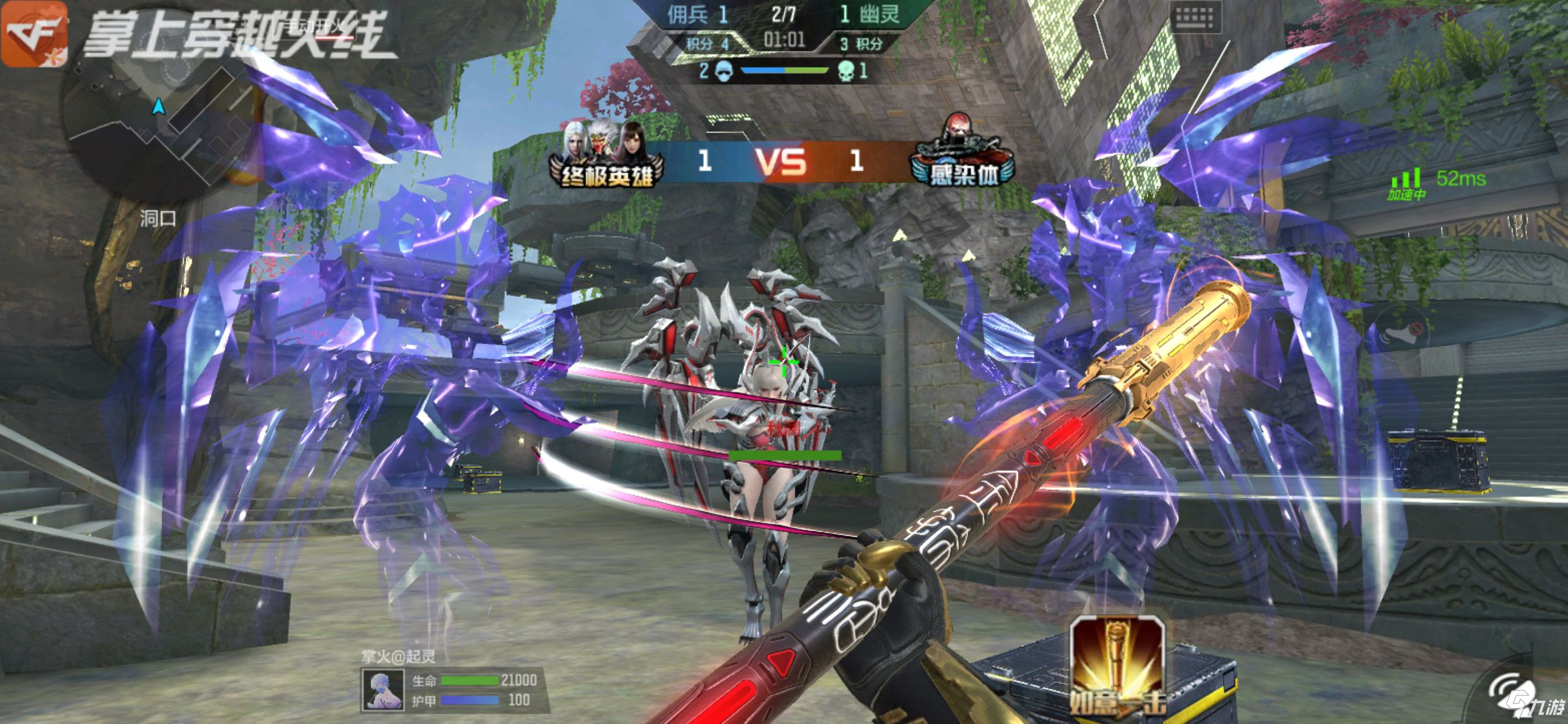
Task: Open the 终极英雄 hero team badge
Action: [606, 156]
